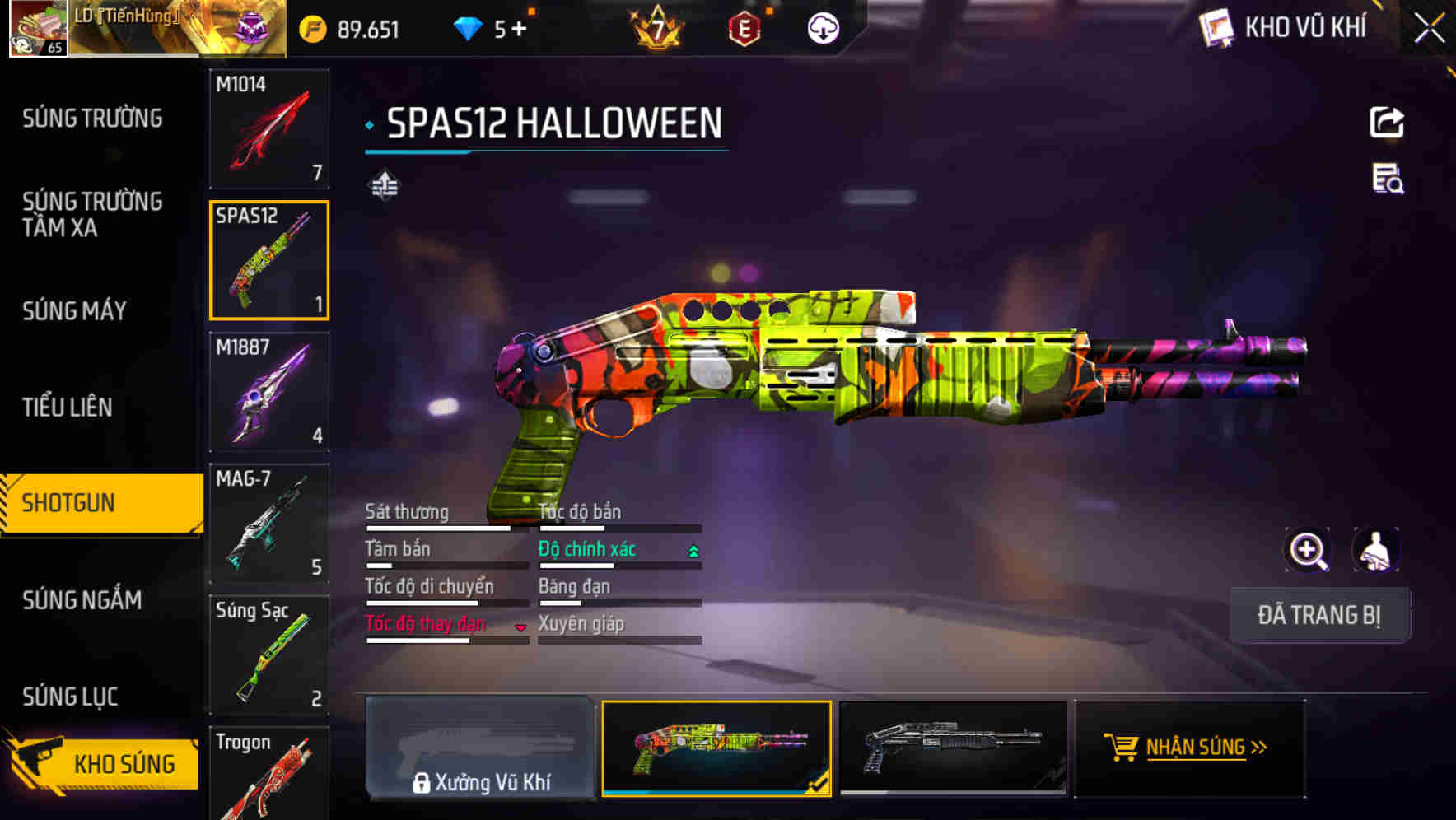Screen dimensions: 1456x820
Task: Select the currently equipped SPAS12 Halloween skin thumbnail
Action: coord(716,749)
